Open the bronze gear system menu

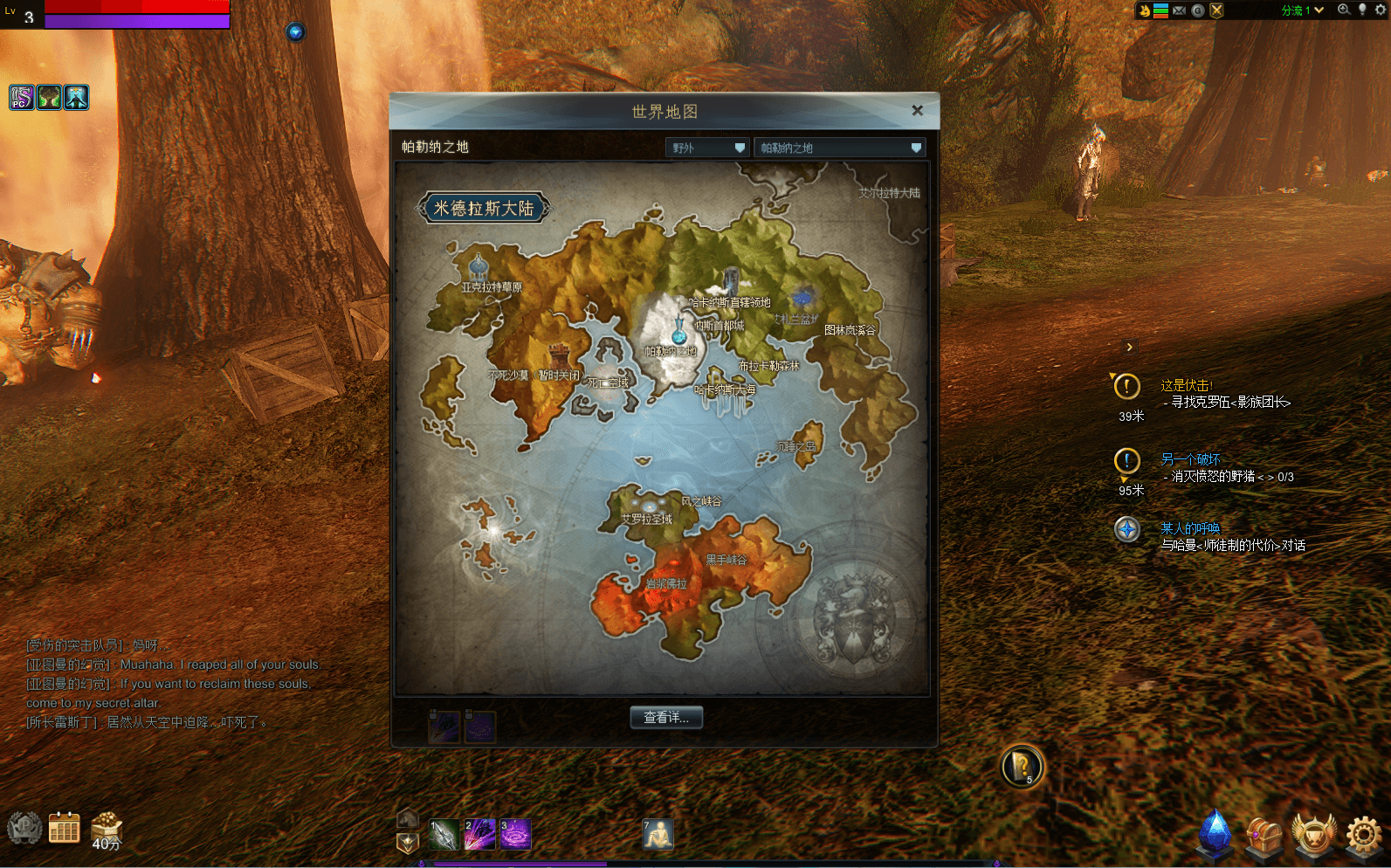coord(1363,835)
